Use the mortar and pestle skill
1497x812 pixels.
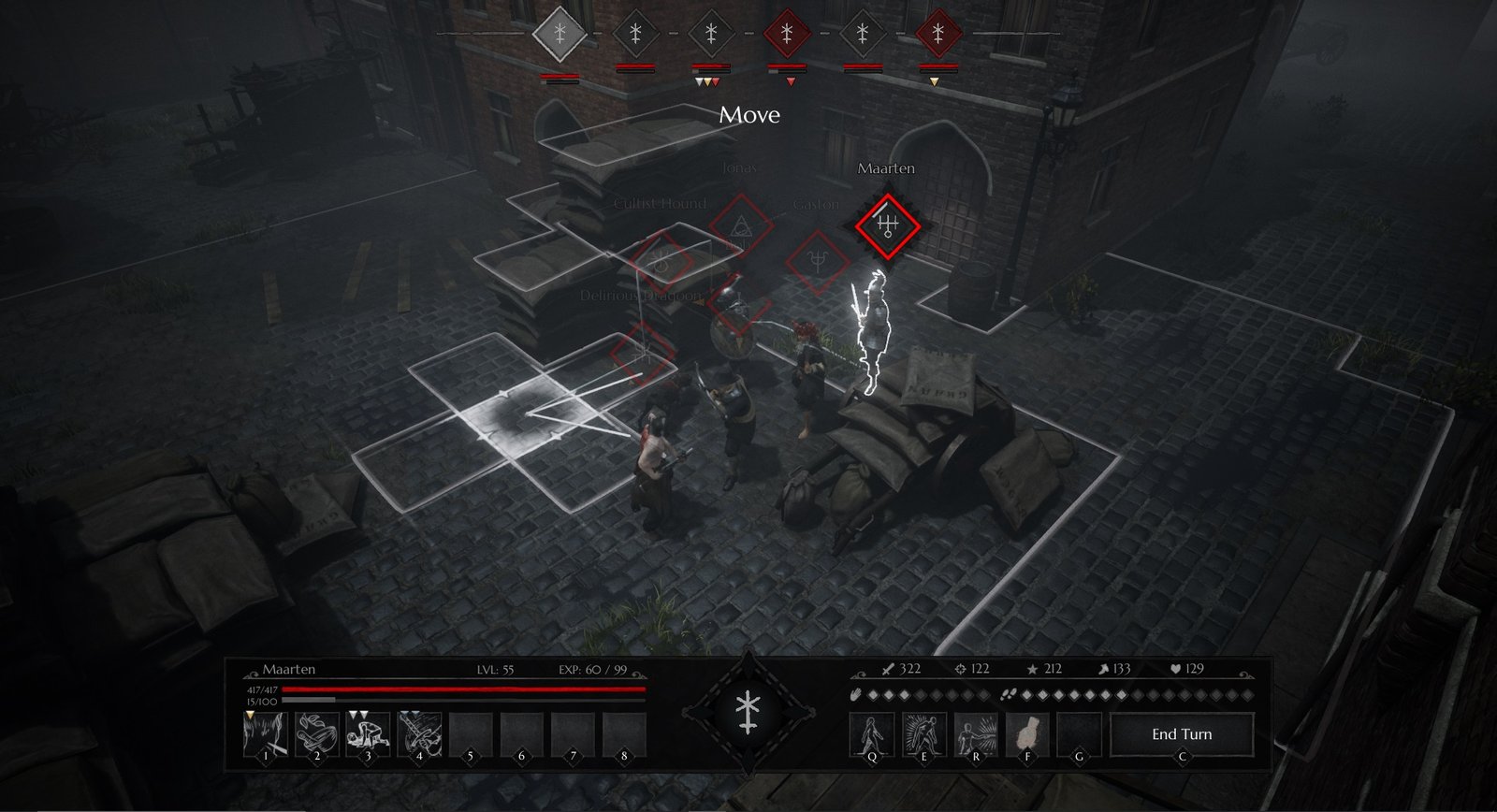click(x=317, y=732)
